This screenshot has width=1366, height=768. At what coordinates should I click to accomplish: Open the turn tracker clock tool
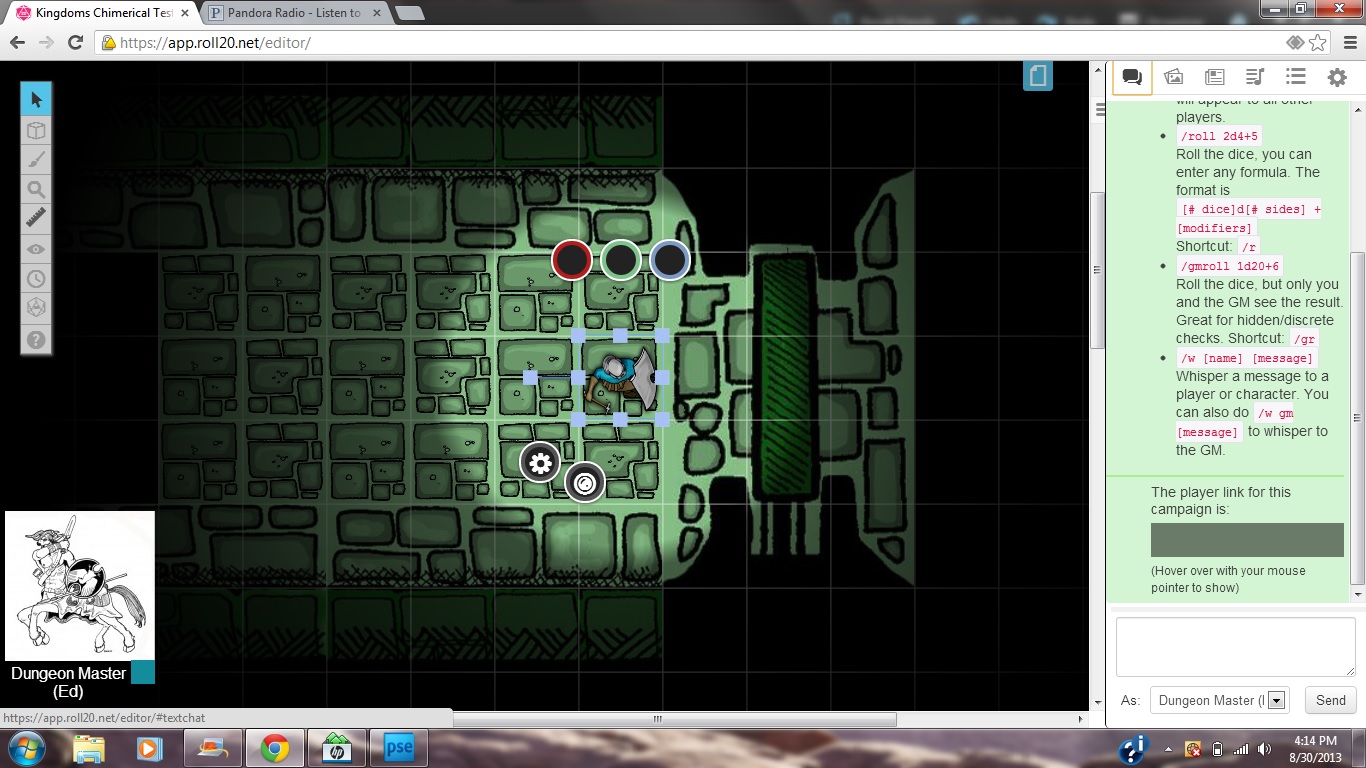[35, 278]
